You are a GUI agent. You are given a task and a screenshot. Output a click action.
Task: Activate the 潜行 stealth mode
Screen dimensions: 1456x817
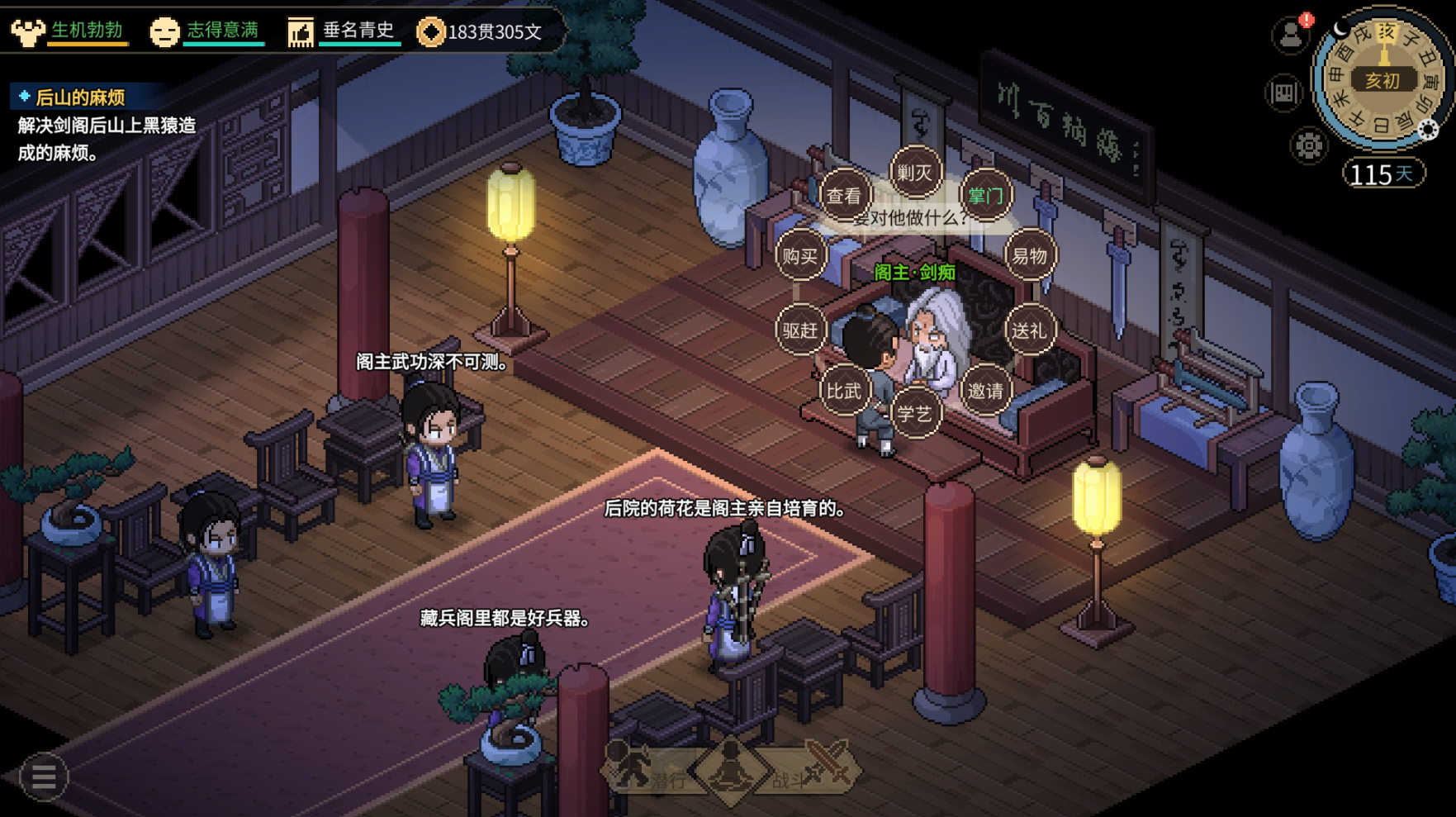pos(648,772)
